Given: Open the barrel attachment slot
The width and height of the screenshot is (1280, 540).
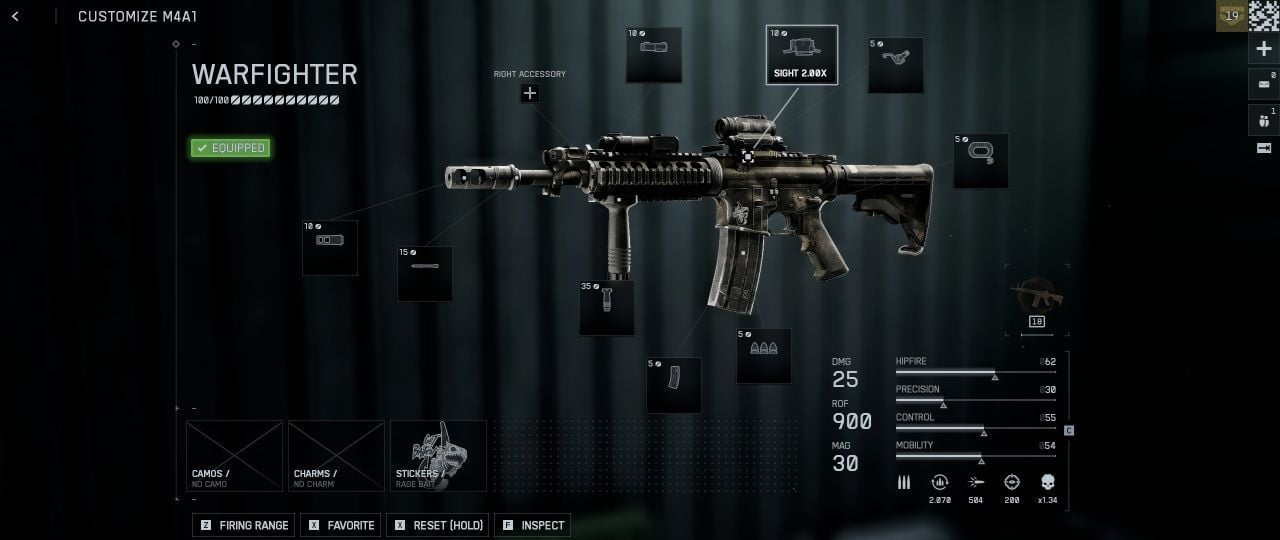Looking at the screenshot, I should tap(425, 274).
